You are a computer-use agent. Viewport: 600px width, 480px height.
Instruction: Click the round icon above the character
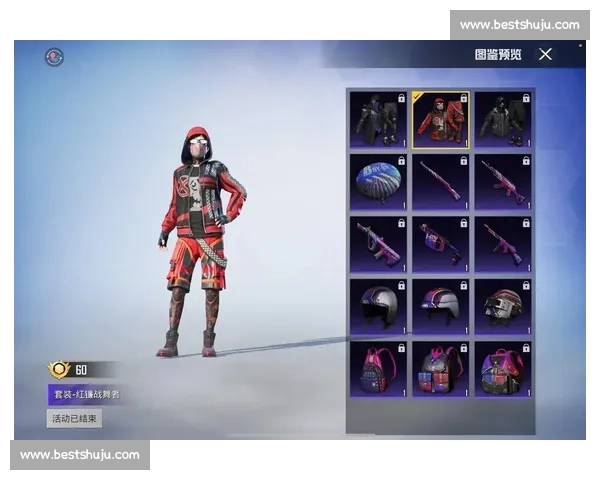pyautogui.click(x=54, y=57)
